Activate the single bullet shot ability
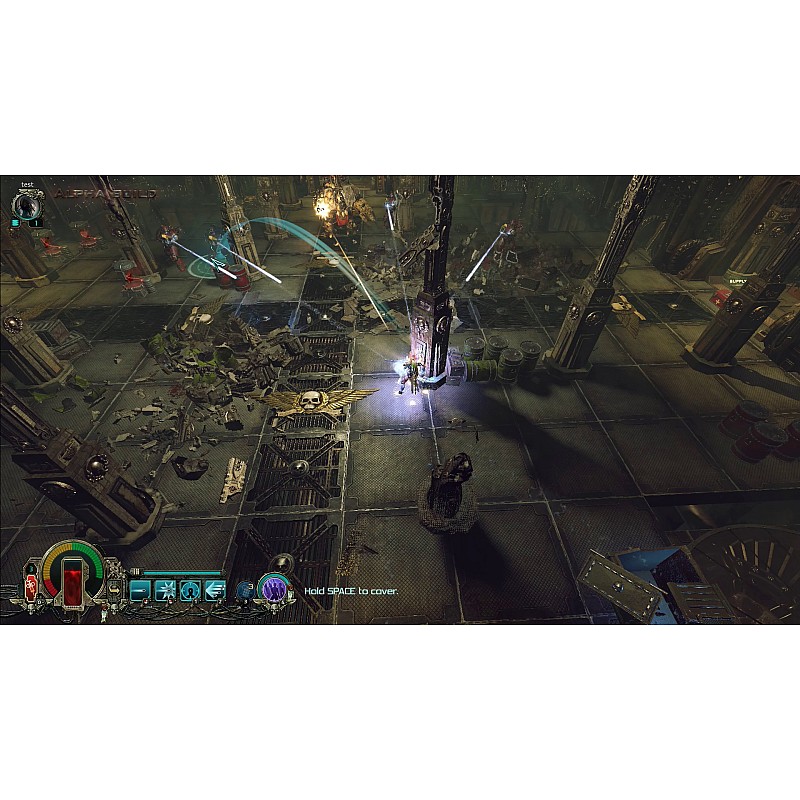Viewport: 800px width, 800px height. 141,589
